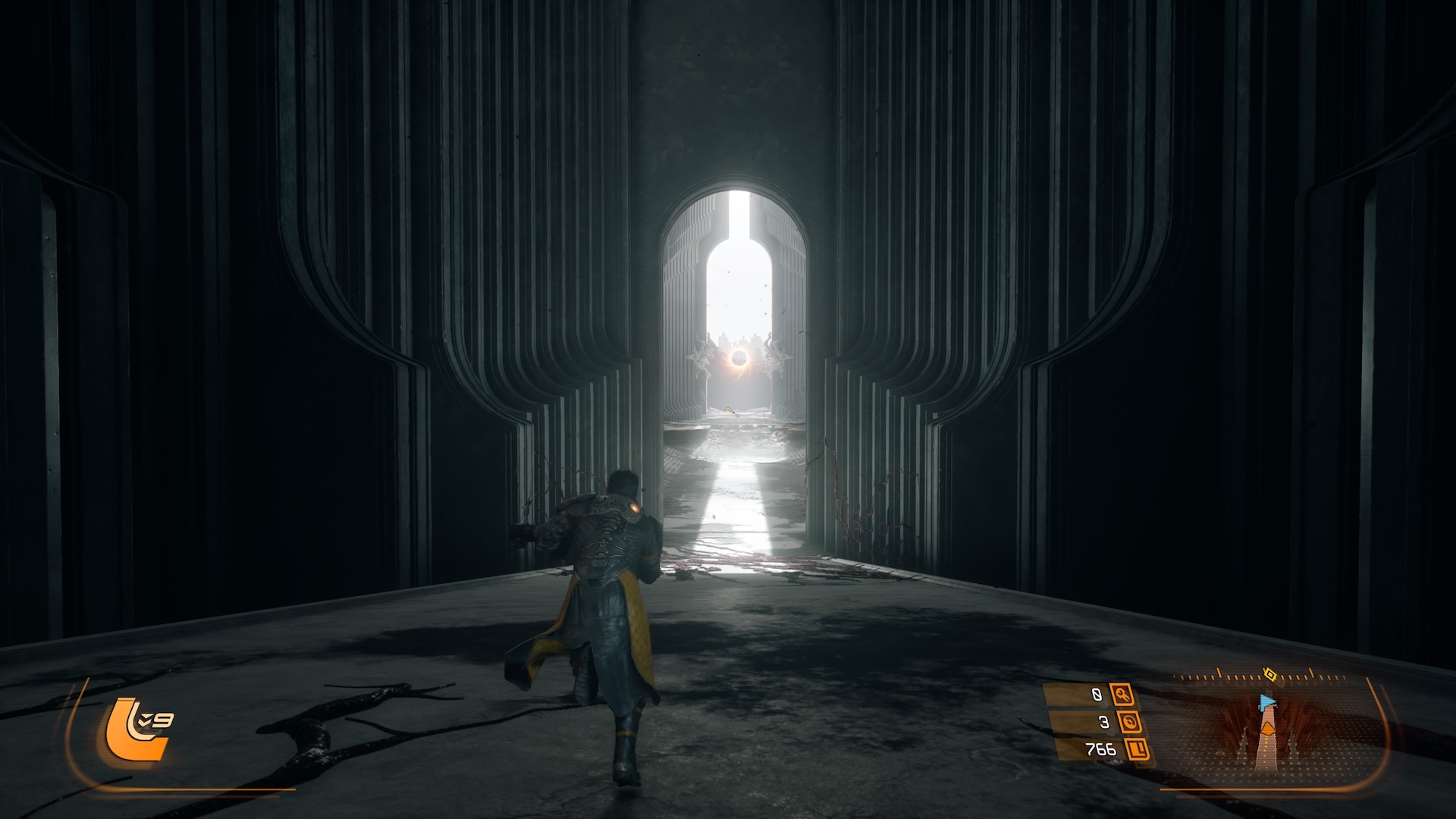1456x819 pixels.
Task: Click the blue arrow marker on the minimap
Action: point(1266,701)
